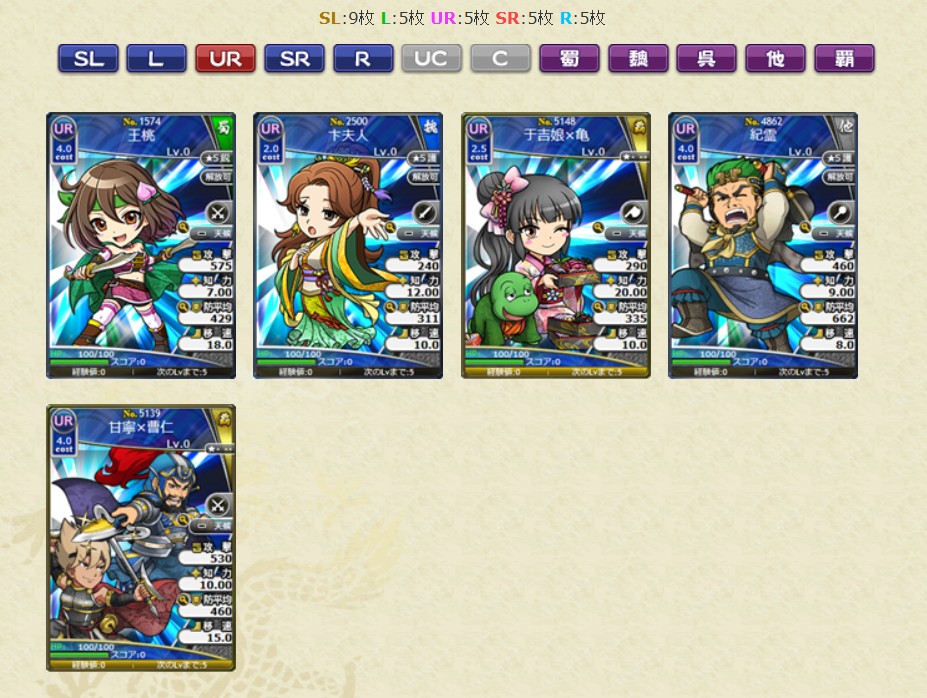
Task: Click the 解放可 label on 王桃's card
Action: 217,177
